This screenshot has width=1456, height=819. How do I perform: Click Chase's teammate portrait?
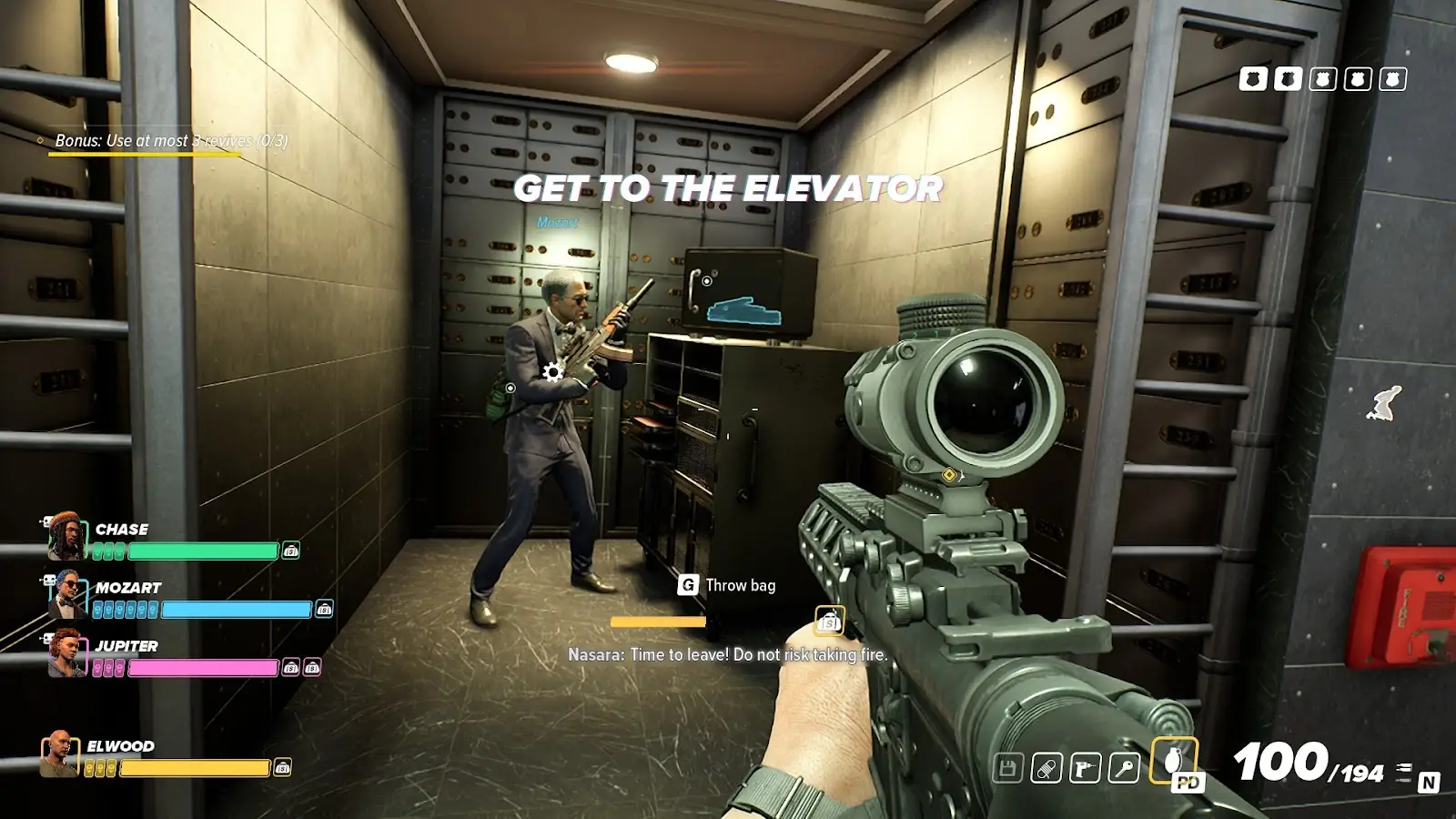[66, 536]
